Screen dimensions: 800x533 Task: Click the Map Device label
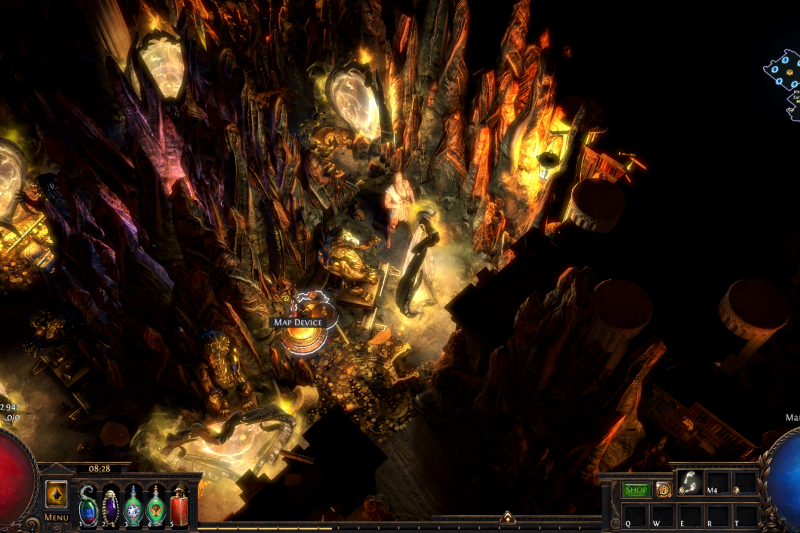(x=298, y=322)
